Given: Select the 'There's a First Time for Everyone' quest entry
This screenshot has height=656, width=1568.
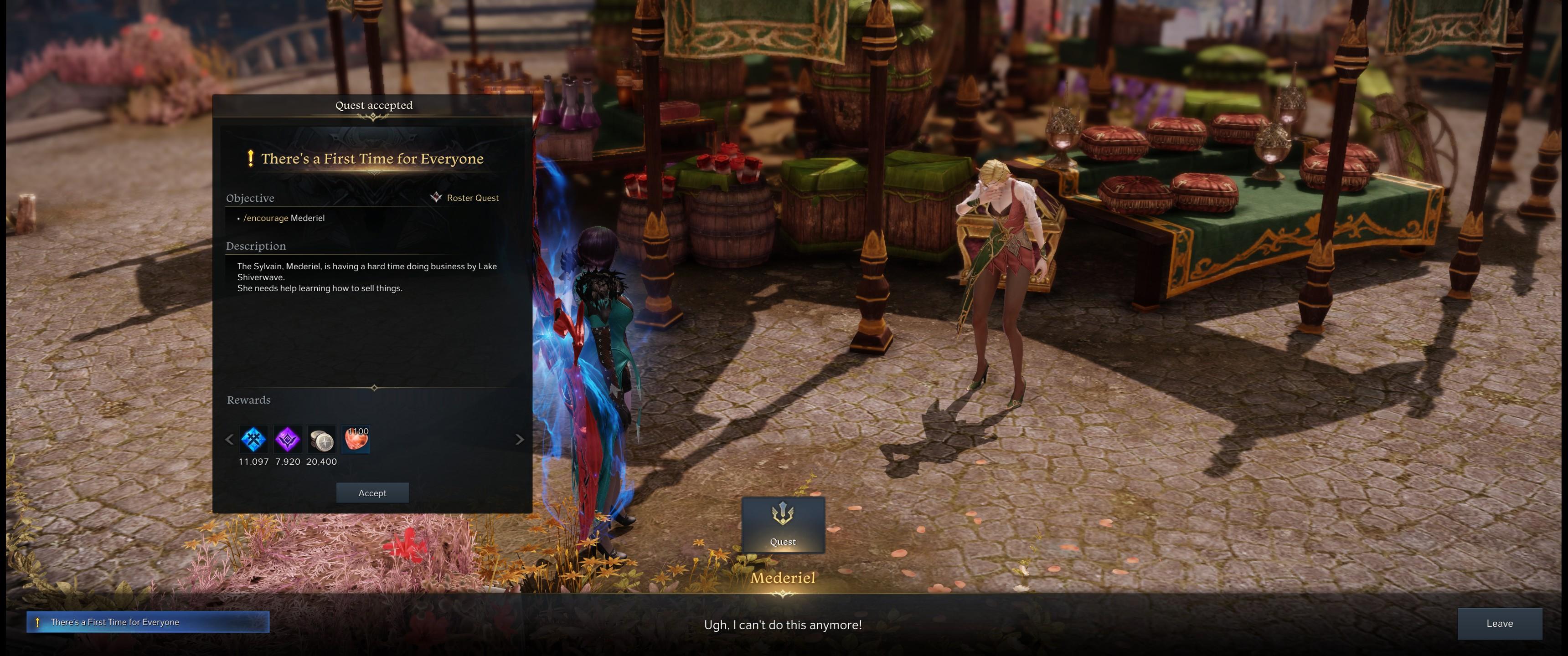Looking at the screenshot, I should [x=147, y=622].
